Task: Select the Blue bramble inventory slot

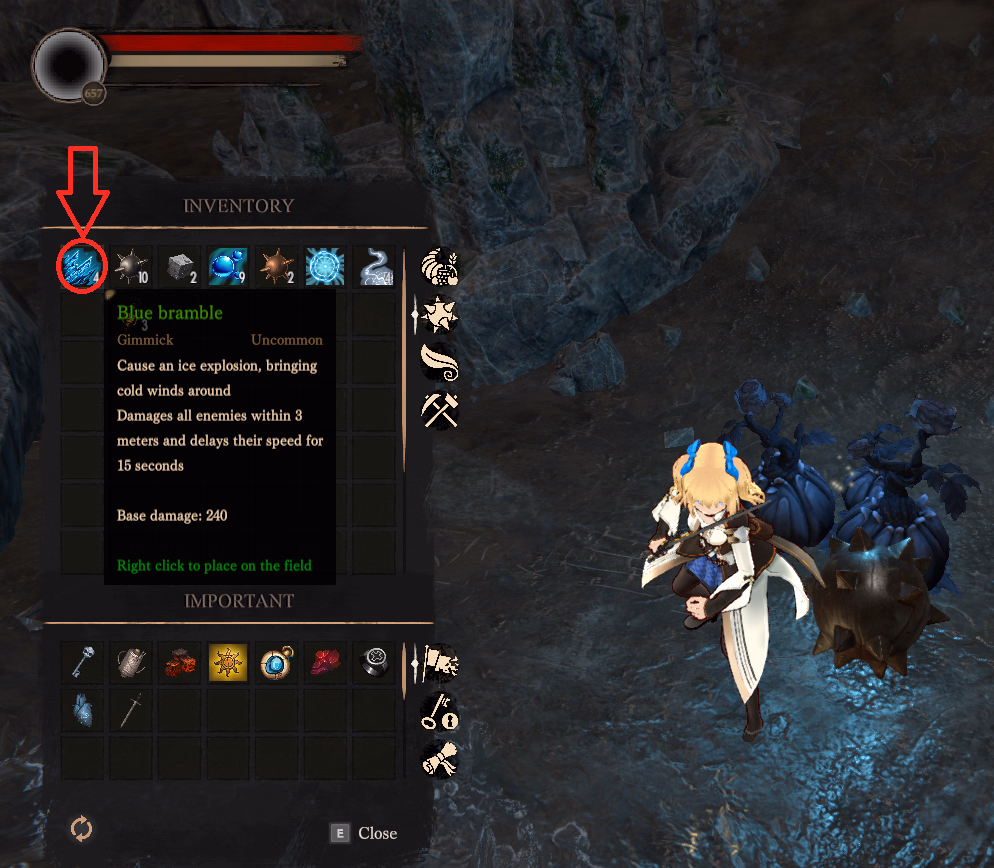Action: point(82,268)
